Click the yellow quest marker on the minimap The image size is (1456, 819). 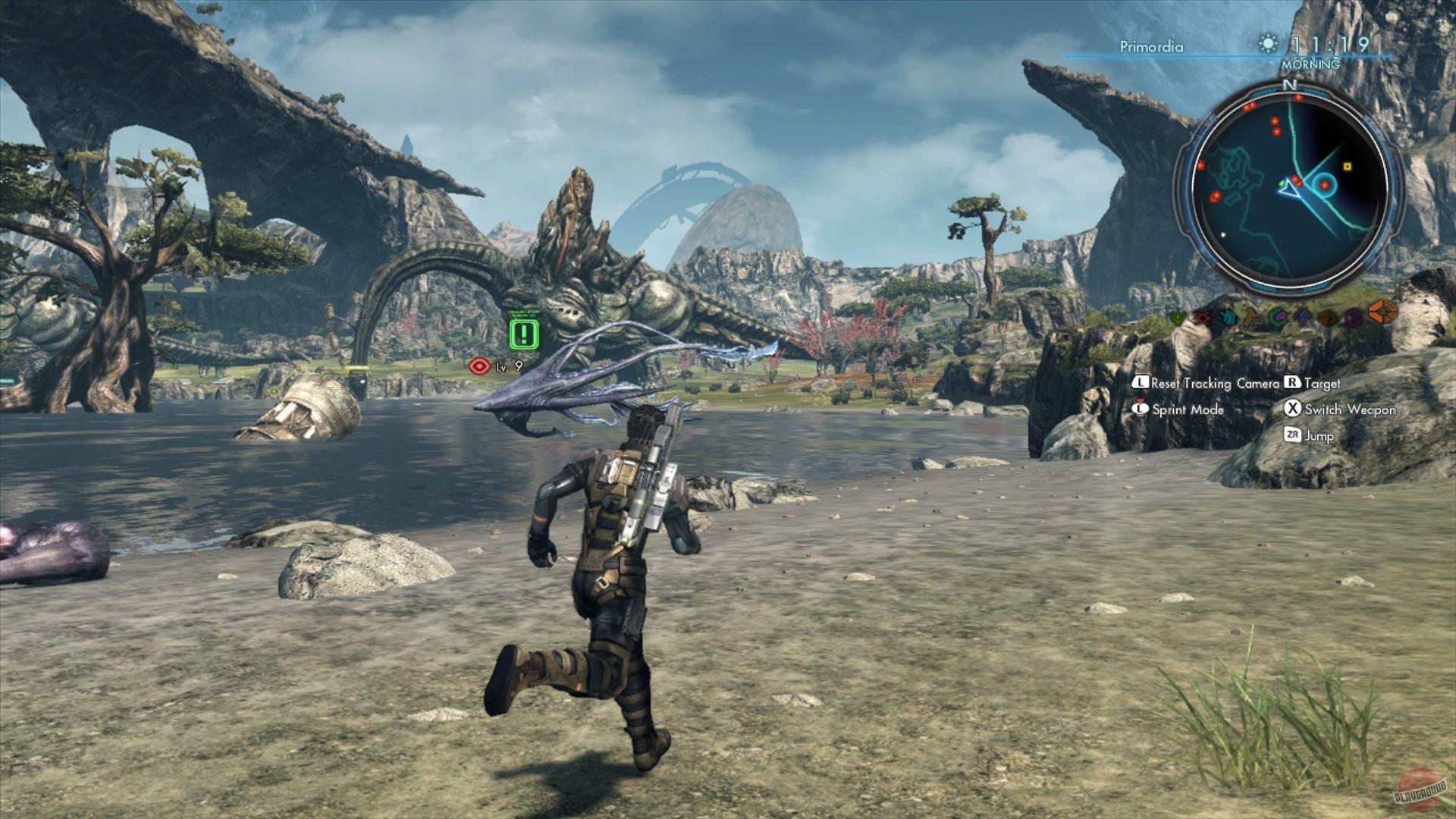1348,167
